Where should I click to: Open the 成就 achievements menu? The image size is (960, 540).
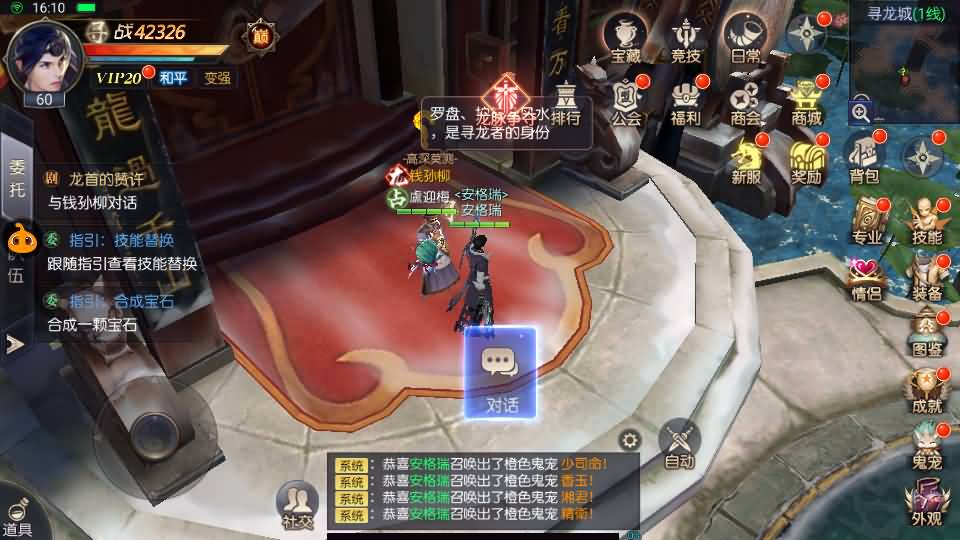[926, 390]
